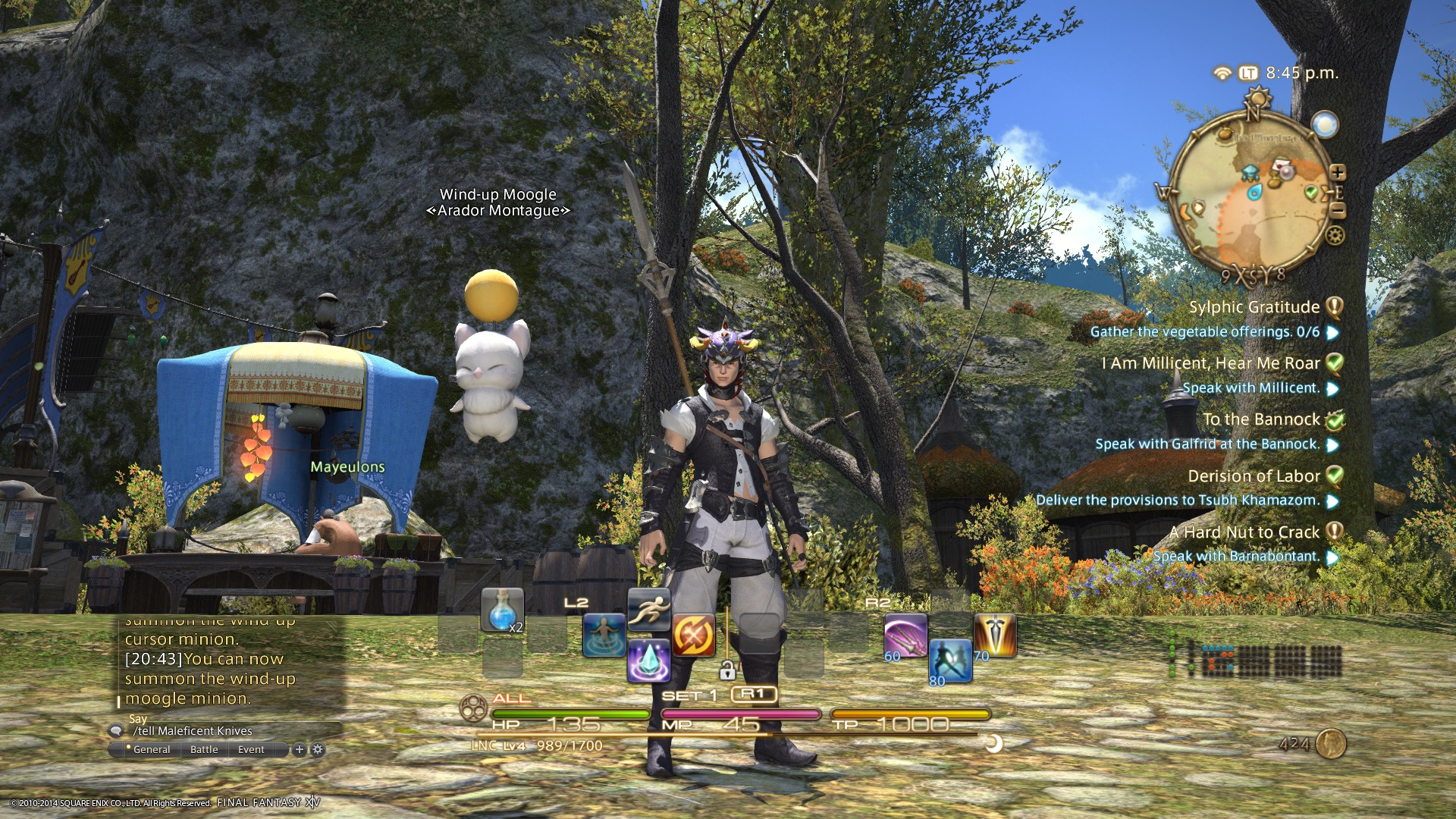Activate the golden downward-sword ability
This screenshot has height=819, width=1456.
[x=994, y=635]
